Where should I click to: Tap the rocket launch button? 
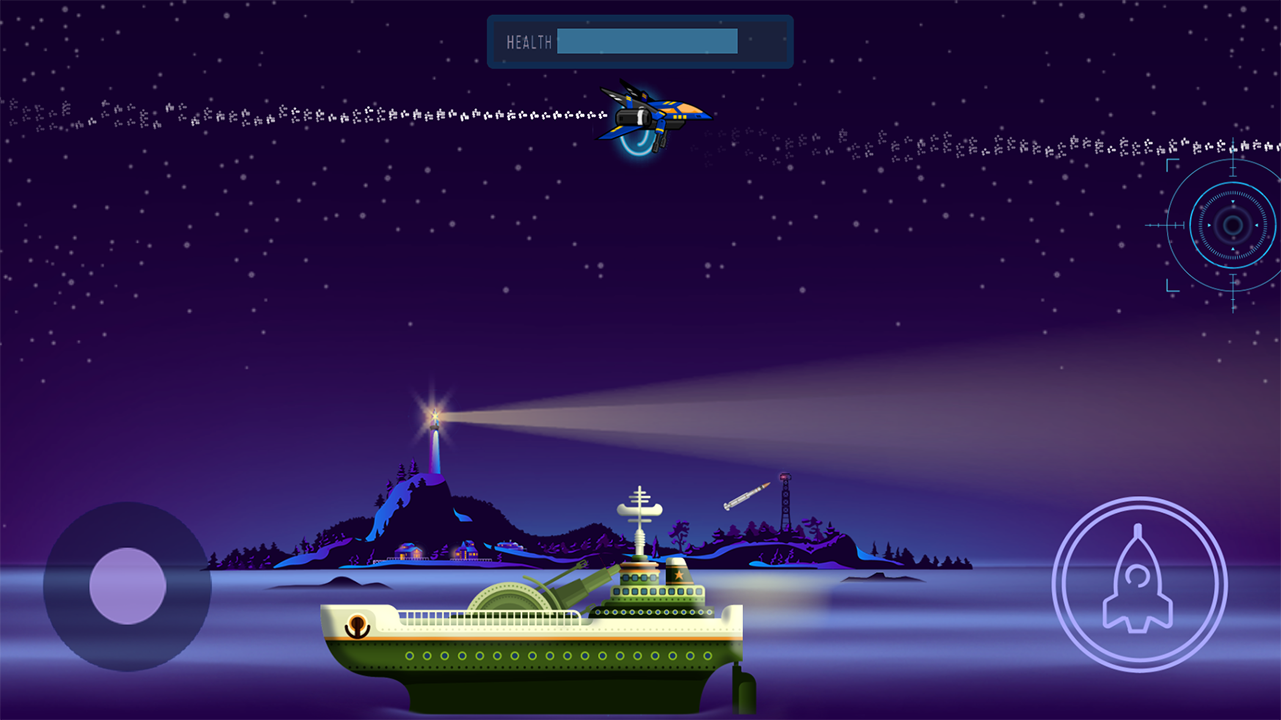coord(1138,585)
